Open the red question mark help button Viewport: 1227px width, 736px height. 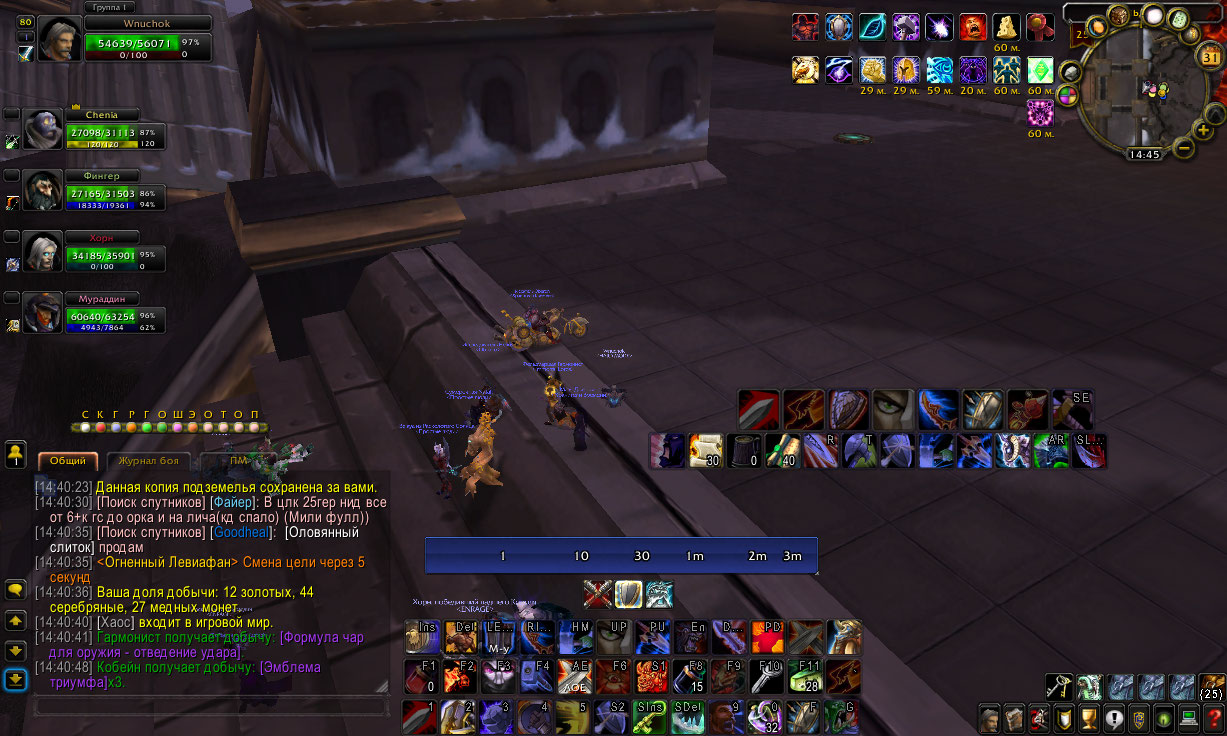(x=1213, y=718)
